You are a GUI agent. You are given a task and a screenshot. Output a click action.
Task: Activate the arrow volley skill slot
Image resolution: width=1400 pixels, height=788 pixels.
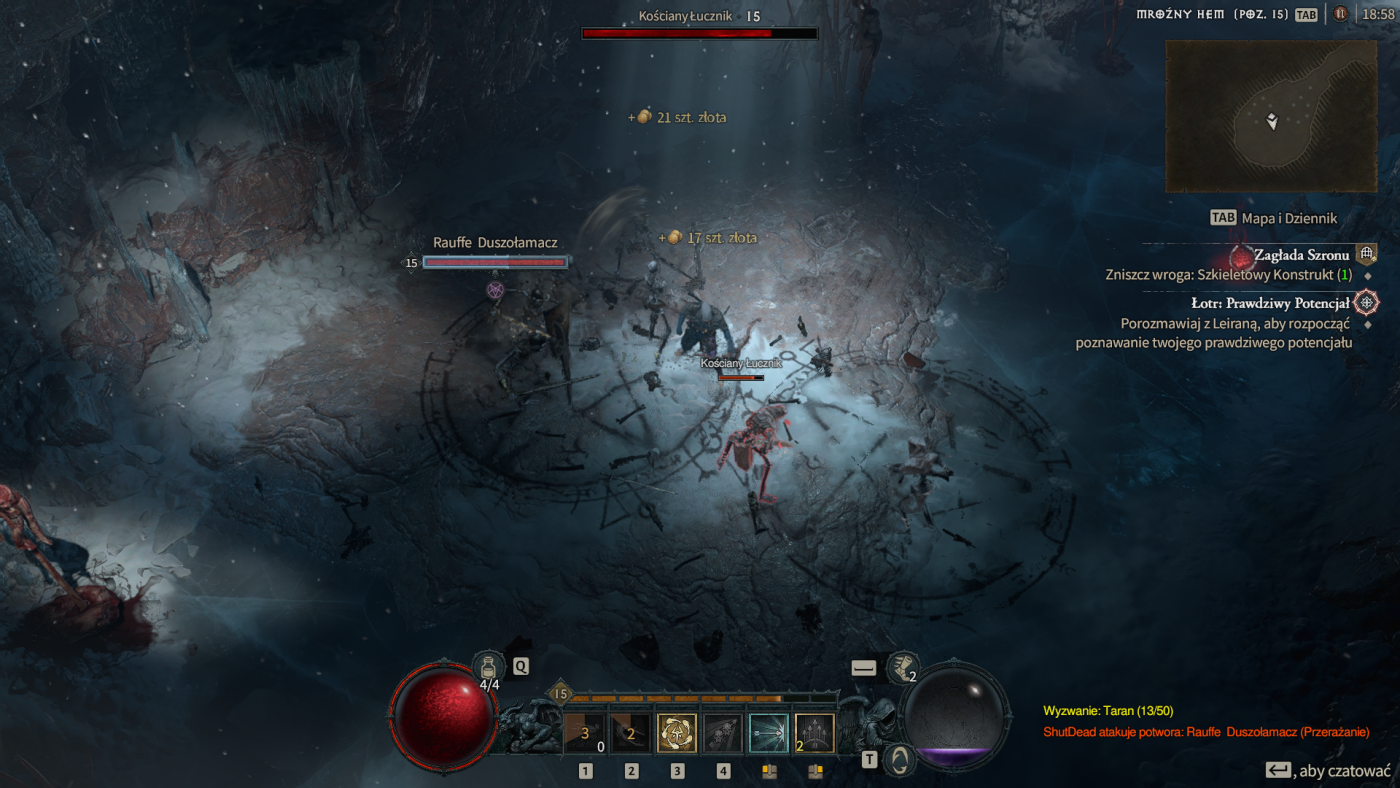(x=815, y=733)
